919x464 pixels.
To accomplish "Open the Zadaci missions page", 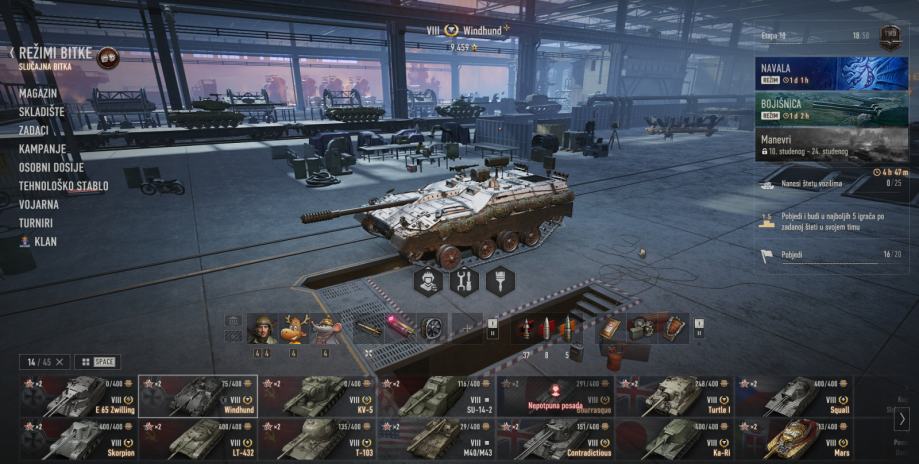I will [x=36, y=130].
